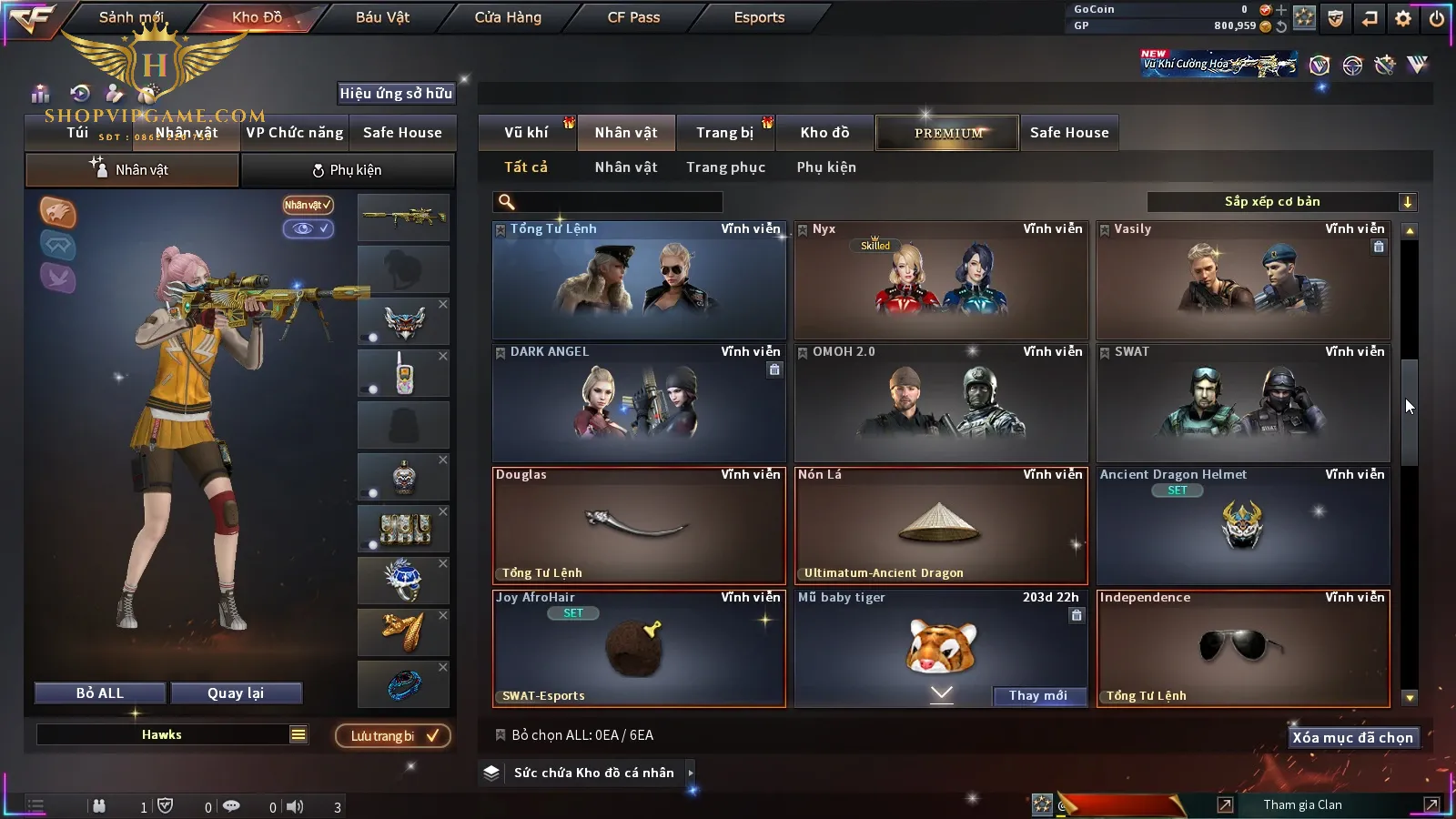The height and width of the screenshot is (819, 1456).
Task: Select the DARK ANGEL character card
Action: pos(639,403)
